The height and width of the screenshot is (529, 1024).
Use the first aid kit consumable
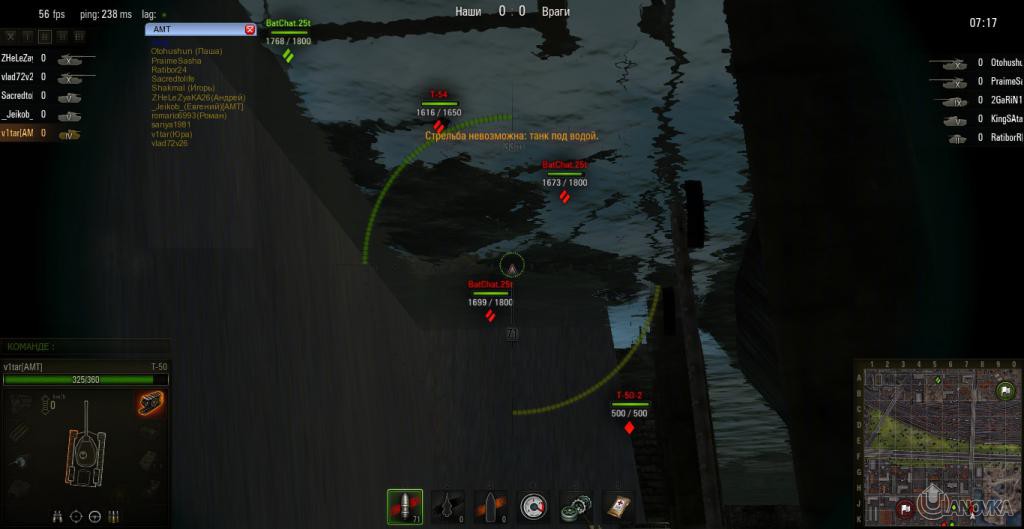pyautogui.click(x=619, y=507)
